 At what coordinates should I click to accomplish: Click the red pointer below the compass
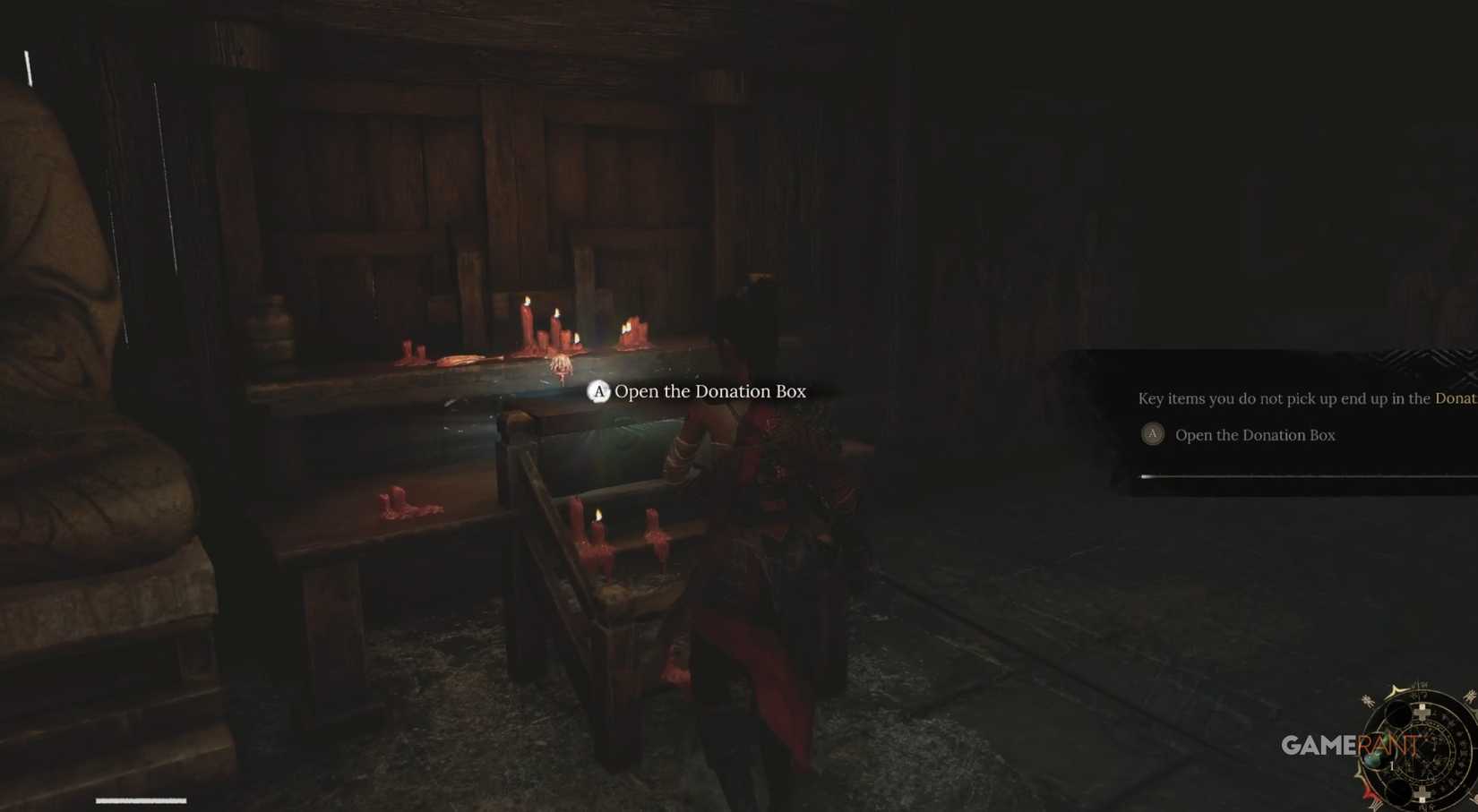(1370, 794)
